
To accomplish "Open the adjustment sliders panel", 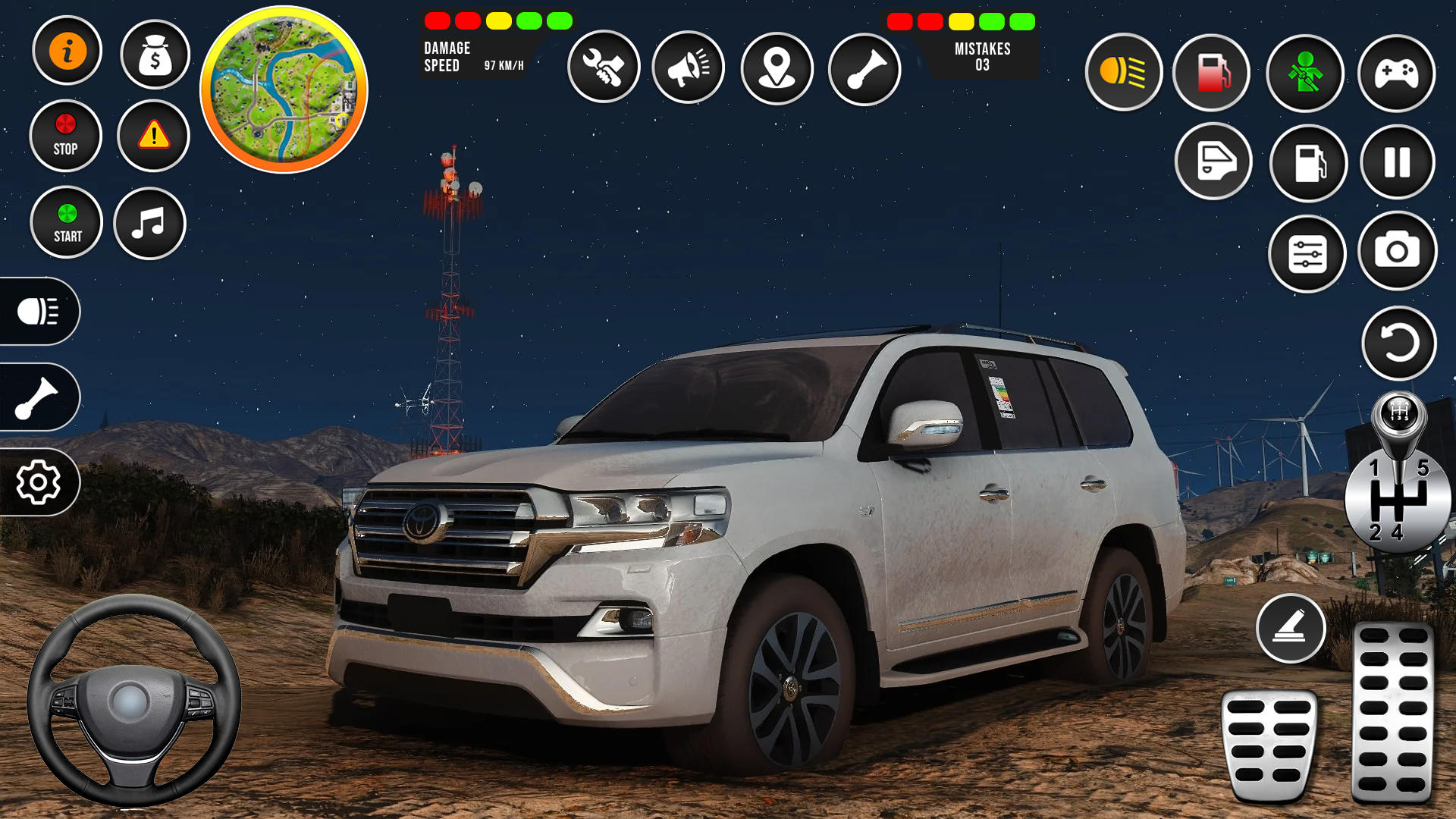I will coord(1307,254).
